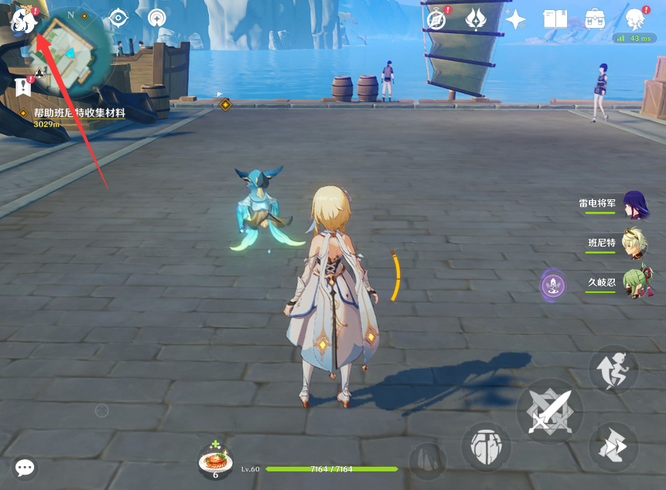The image size is (666, 490).
Task: Activate the elemental skill button
Action: point(484,445)
